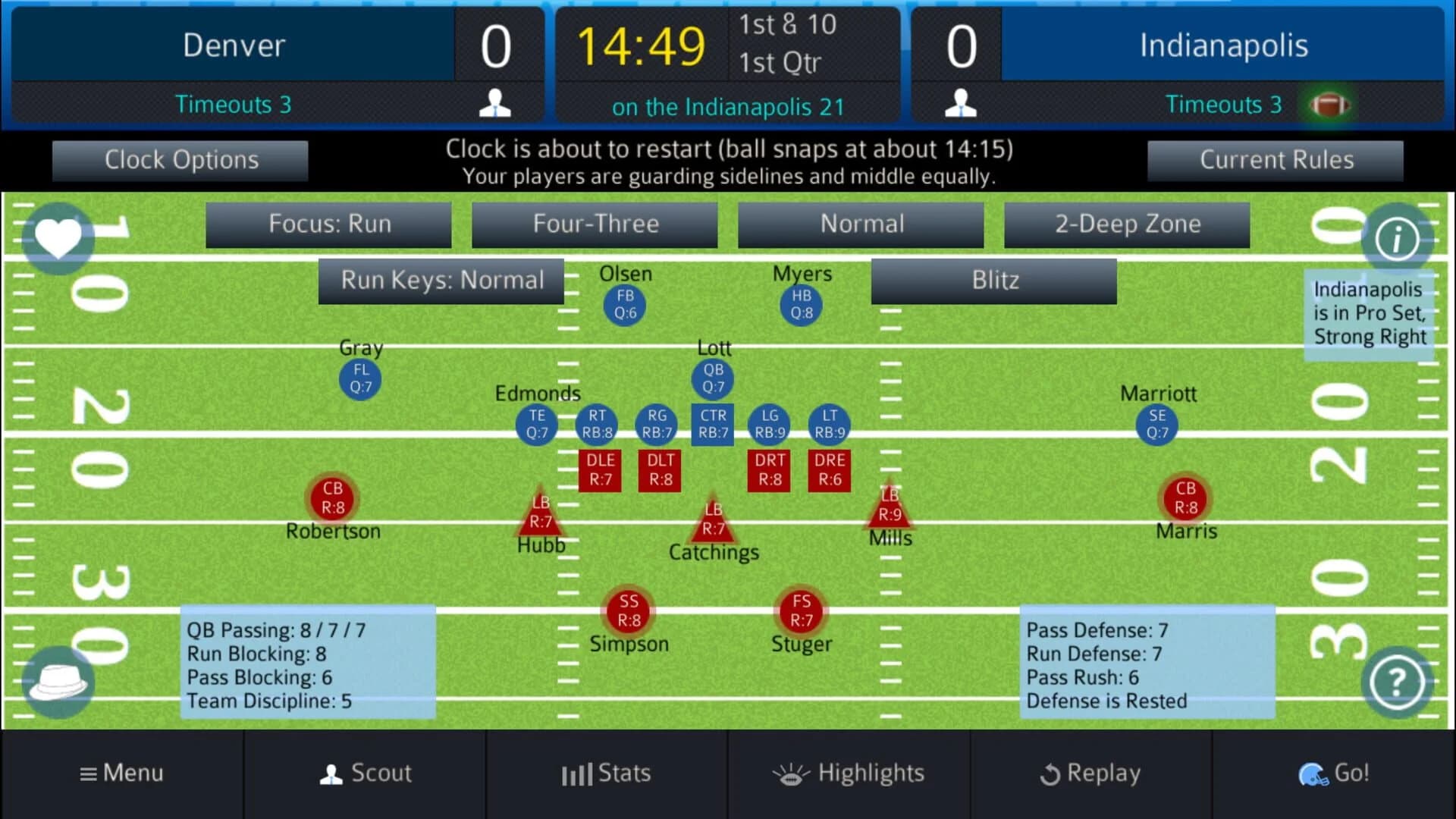Screen dimensions: 1456x819
Task: Click the fedora hat coach icon
Action: click(x=58, y=680)
